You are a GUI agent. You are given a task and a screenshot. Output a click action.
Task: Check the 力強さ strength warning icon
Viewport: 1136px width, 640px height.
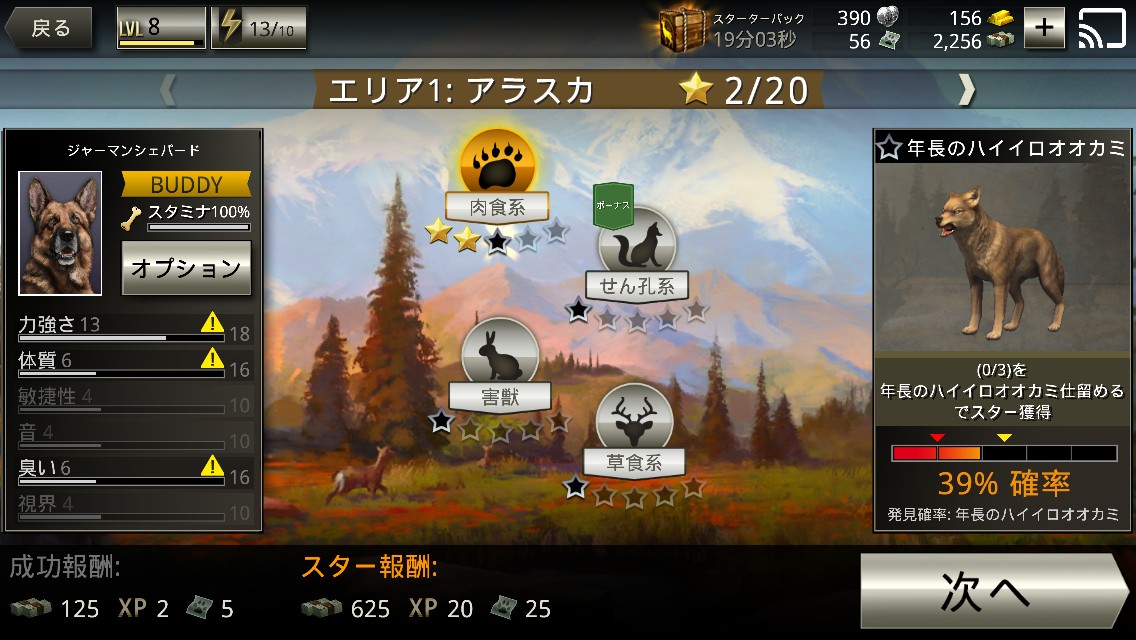tap(212, 322)
